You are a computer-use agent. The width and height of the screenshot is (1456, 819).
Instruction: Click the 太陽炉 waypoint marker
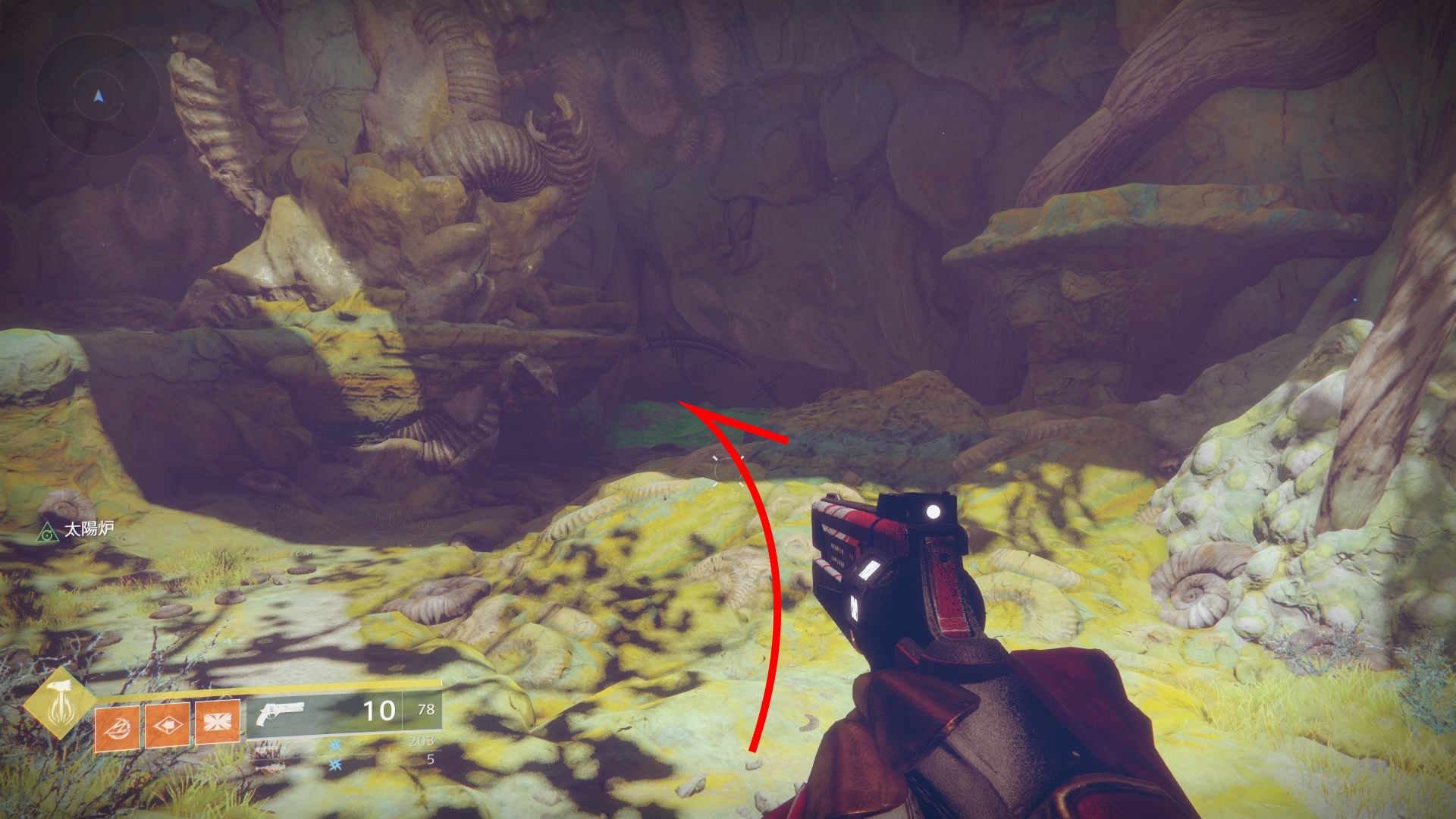pos(48,532)
